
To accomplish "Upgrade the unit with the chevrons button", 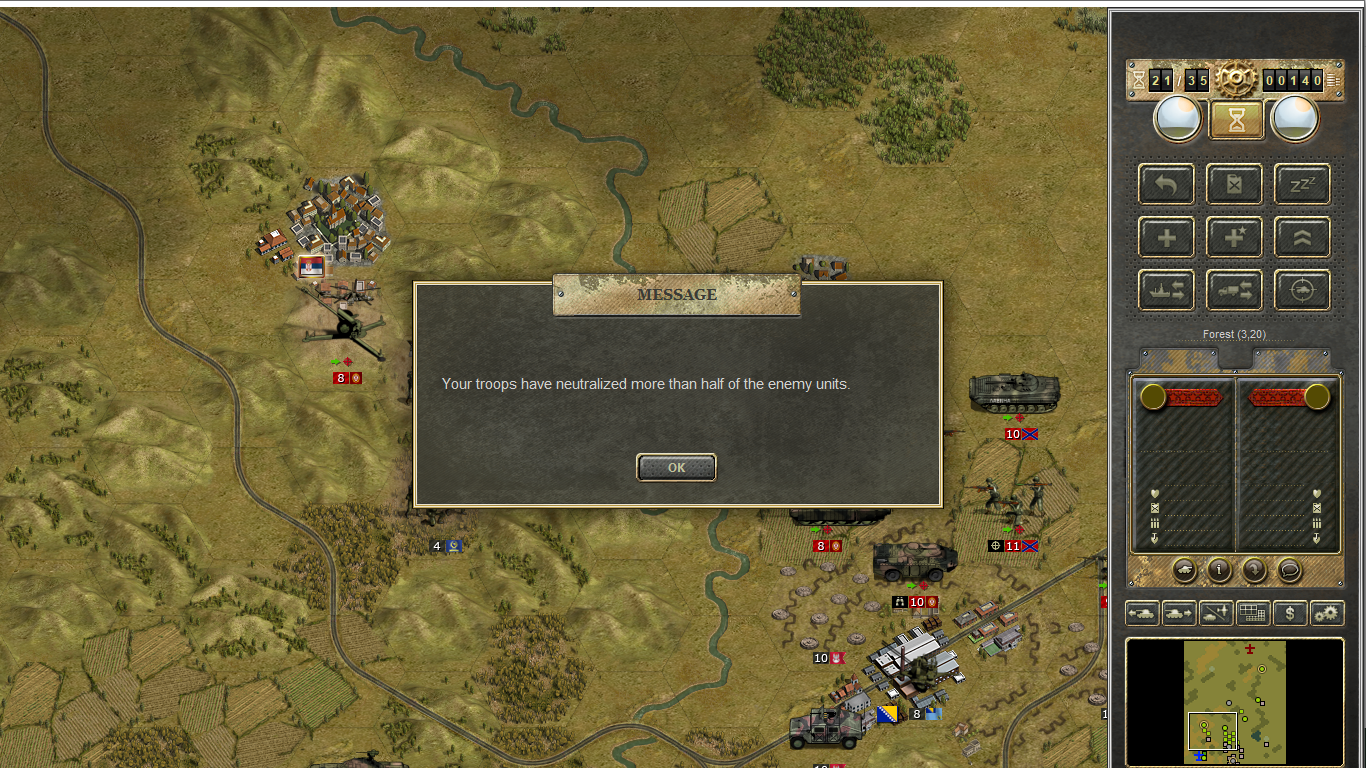I will (x=1302, y=238).
